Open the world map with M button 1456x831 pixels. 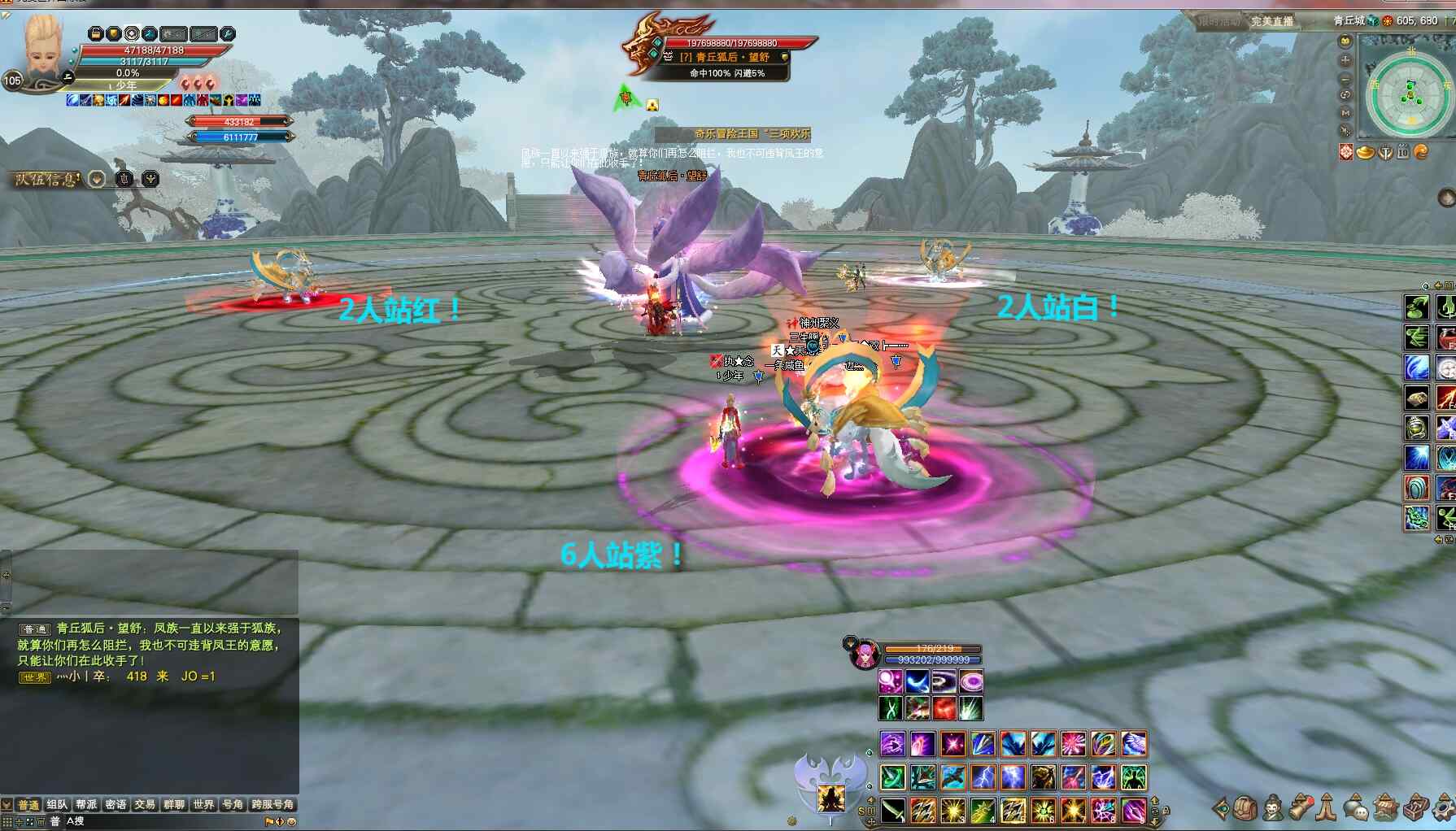[x=1345, y=112]
